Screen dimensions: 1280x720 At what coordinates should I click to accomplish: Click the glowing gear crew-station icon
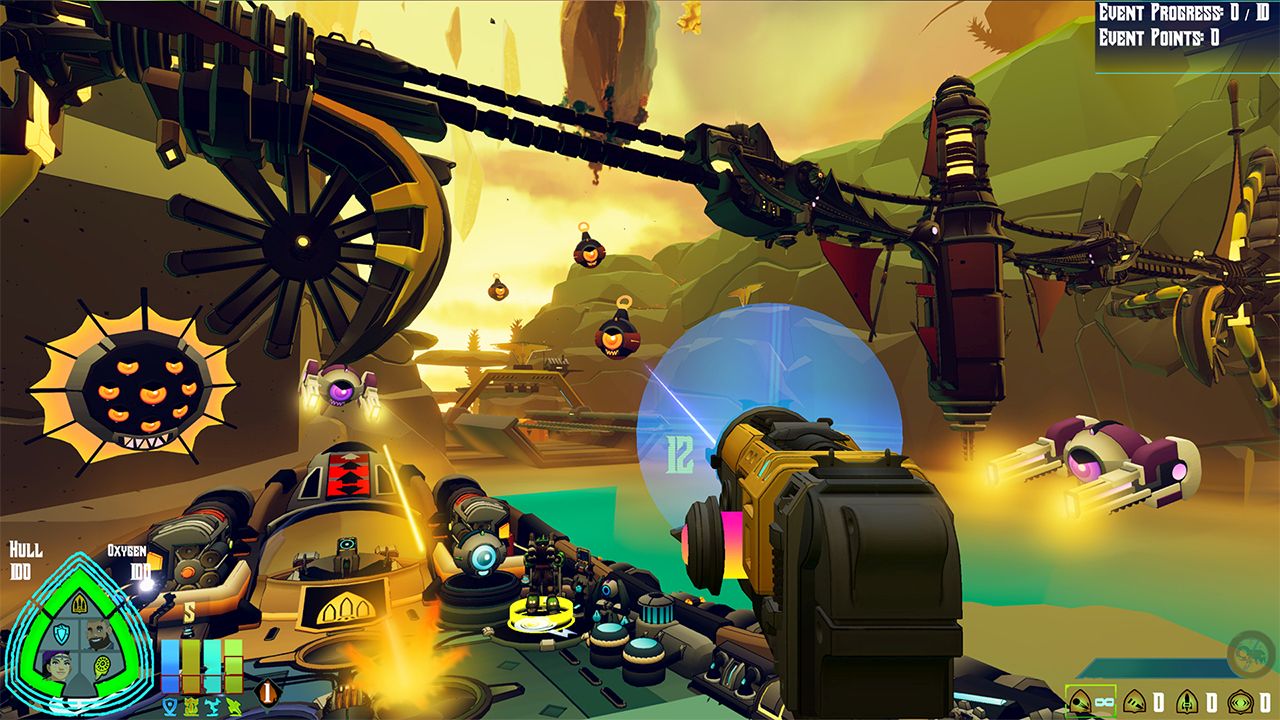(x=102, y=664)
